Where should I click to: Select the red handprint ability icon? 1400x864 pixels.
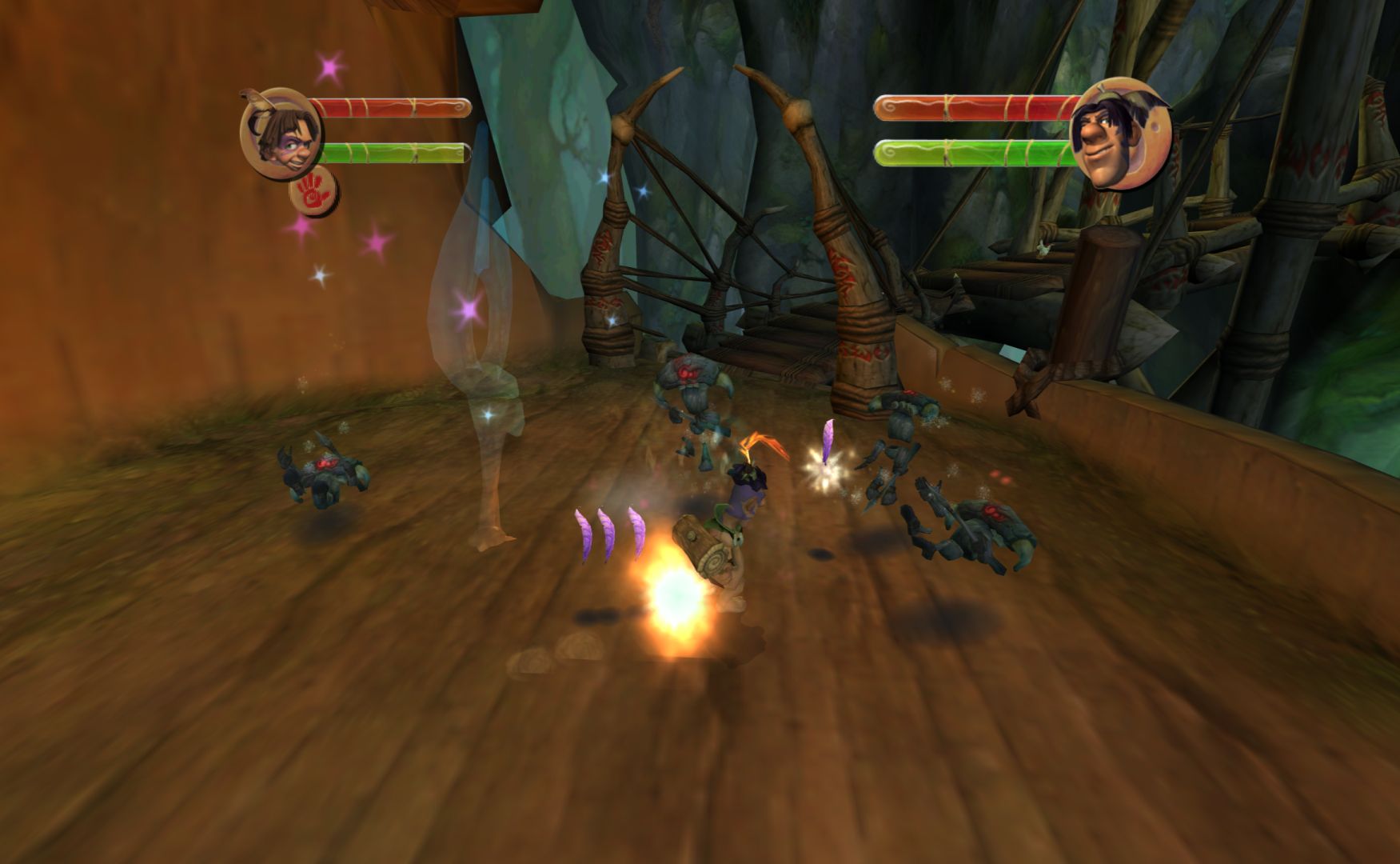coord(313,193)
